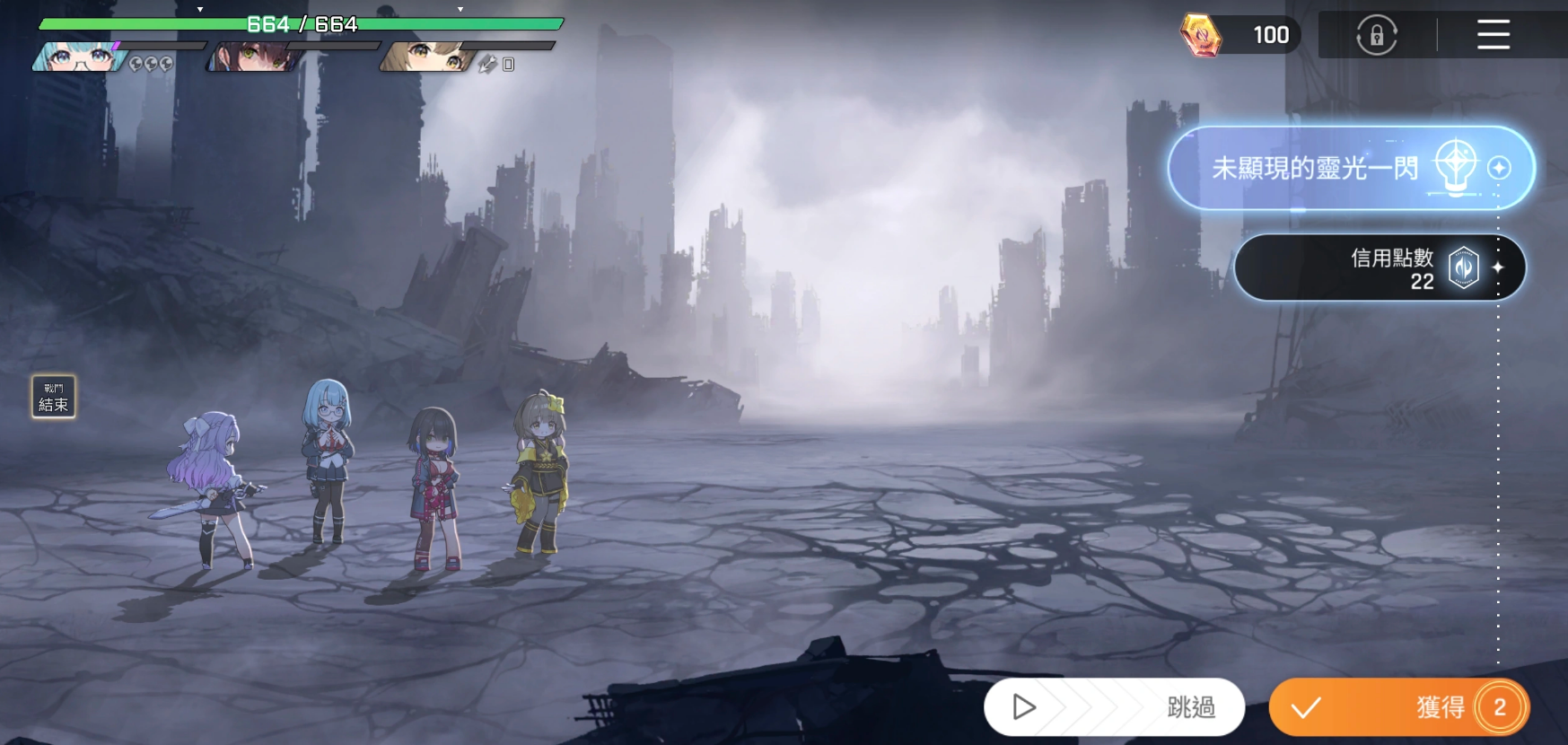This screenshot has height=745, width=1568.
Task: Open the hamburger menu
Action: 1493,35
